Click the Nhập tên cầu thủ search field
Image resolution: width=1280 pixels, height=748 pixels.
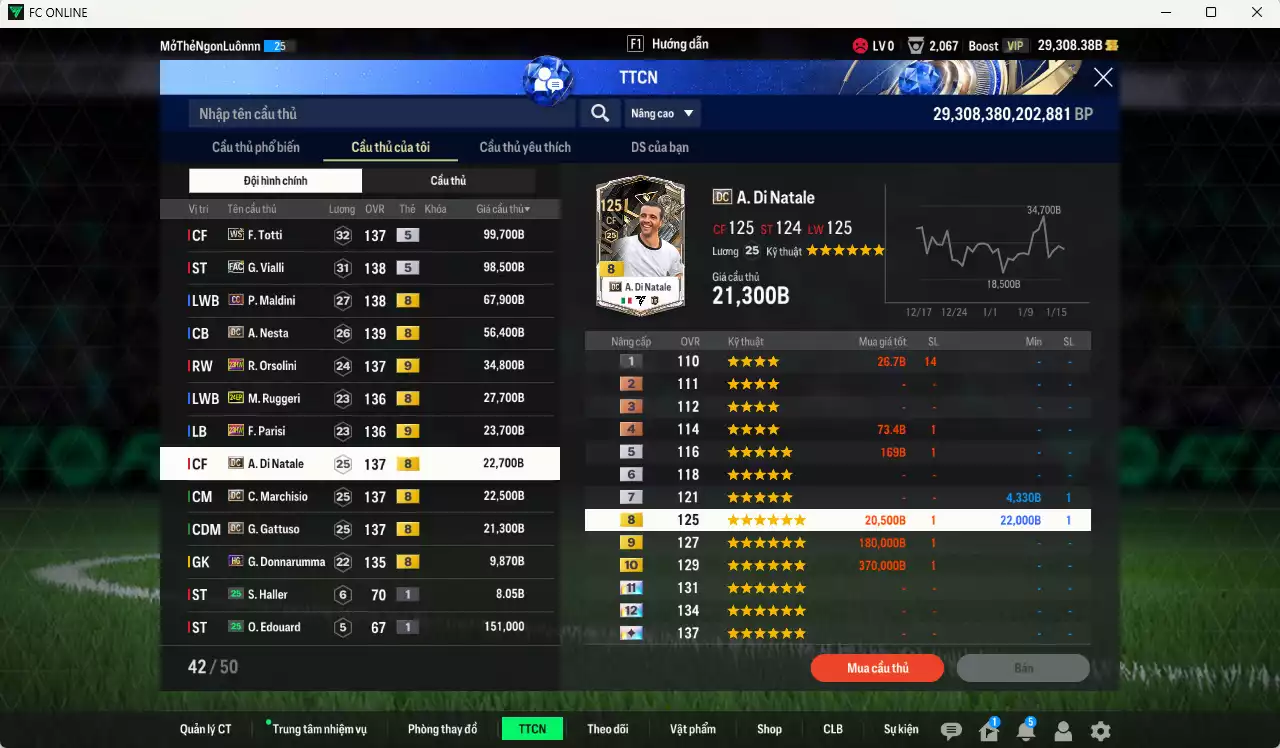[380, 113]
